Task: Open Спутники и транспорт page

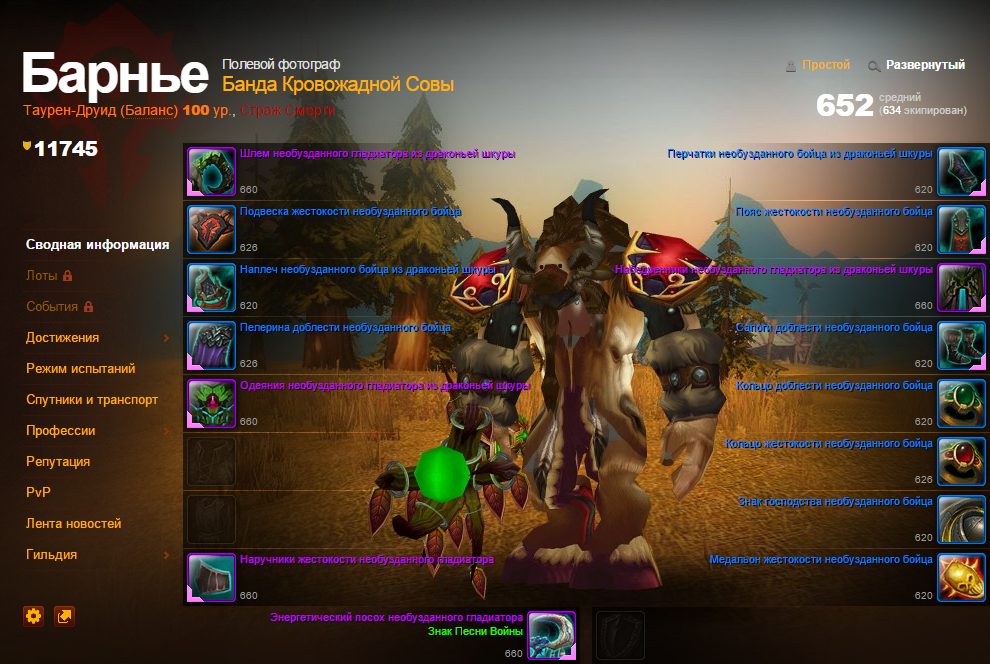Action: click(x=92, y=400)
